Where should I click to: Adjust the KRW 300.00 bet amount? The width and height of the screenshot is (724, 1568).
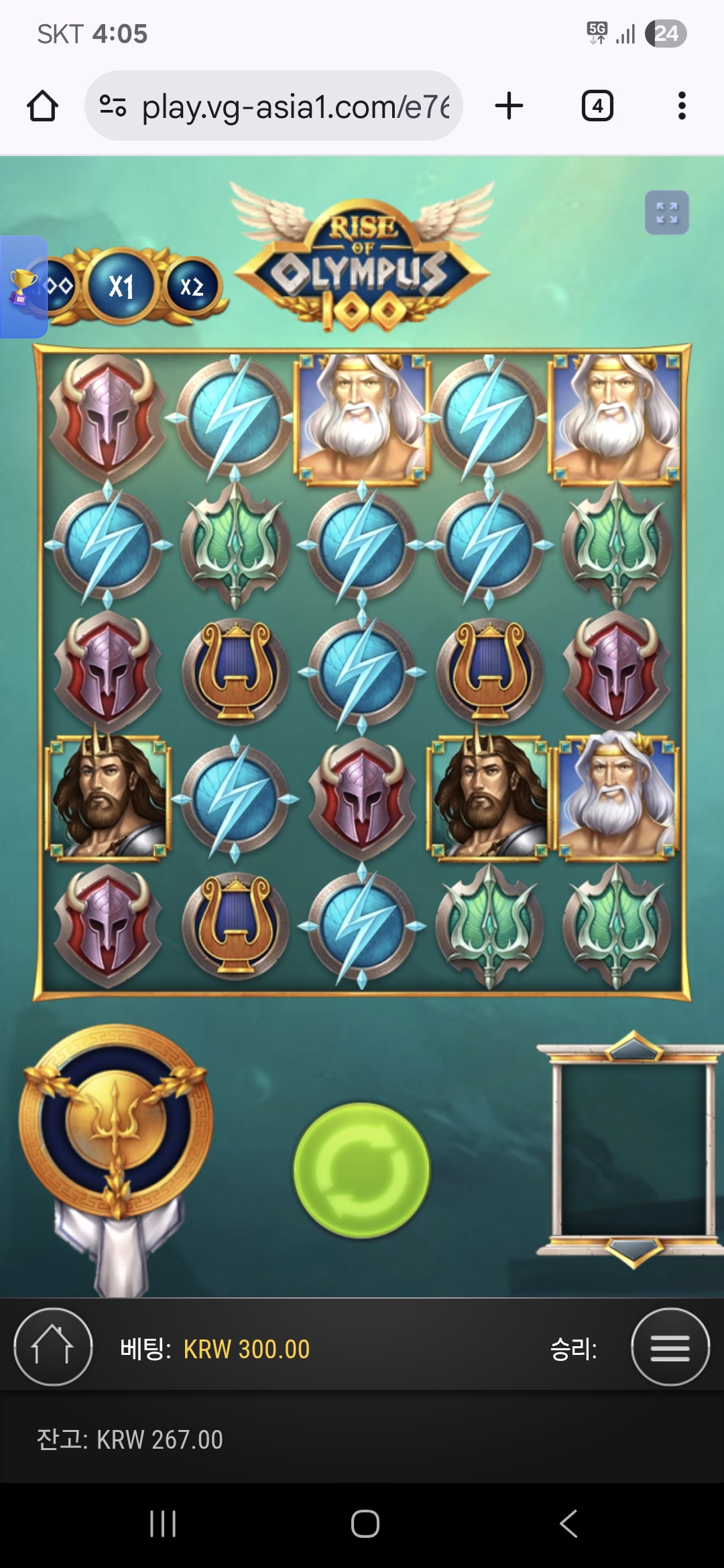pyautogui.click(x=246, y=1349)
